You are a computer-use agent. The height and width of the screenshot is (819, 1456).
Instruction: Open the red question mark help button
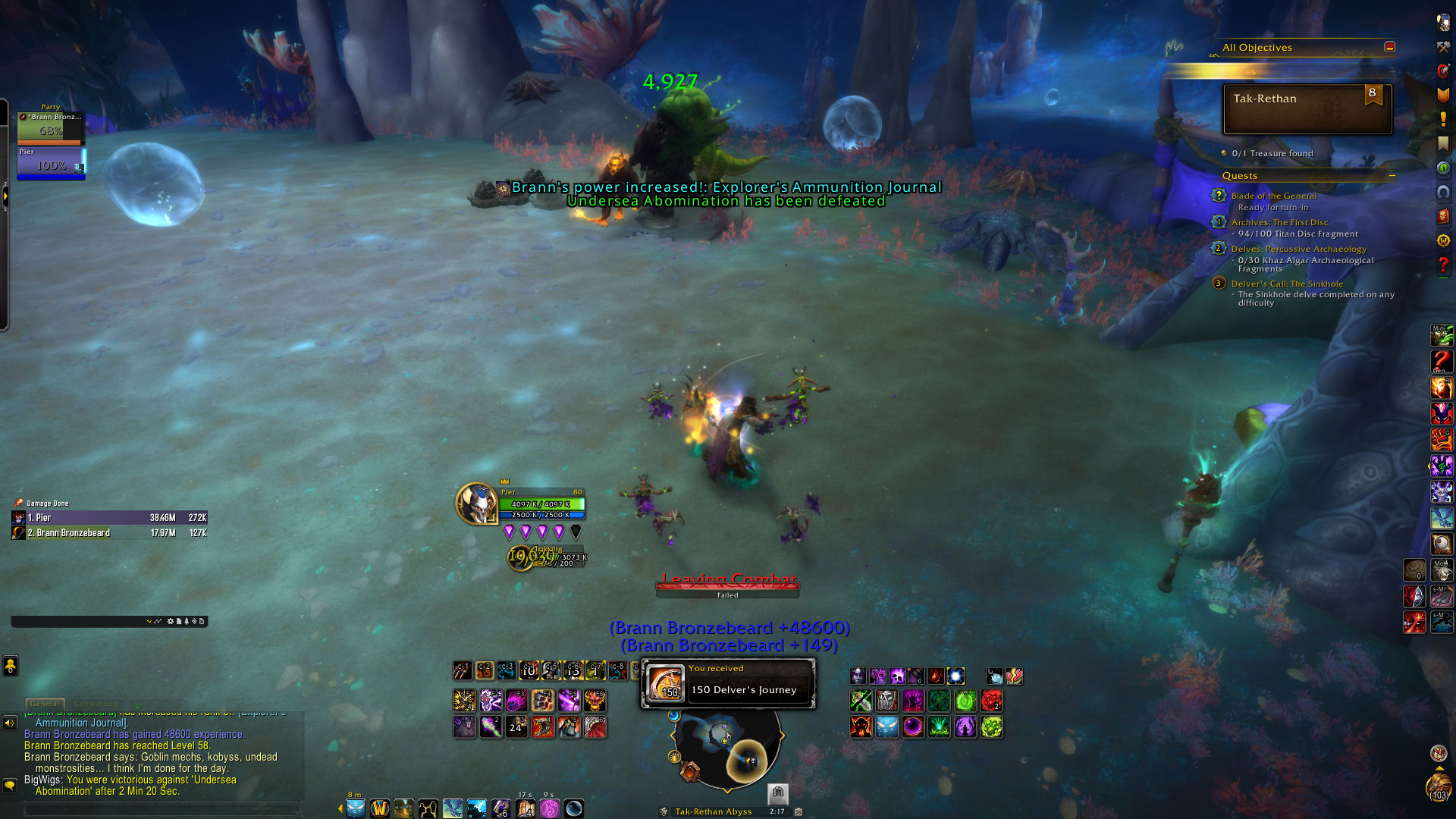tap(1442, 265)
